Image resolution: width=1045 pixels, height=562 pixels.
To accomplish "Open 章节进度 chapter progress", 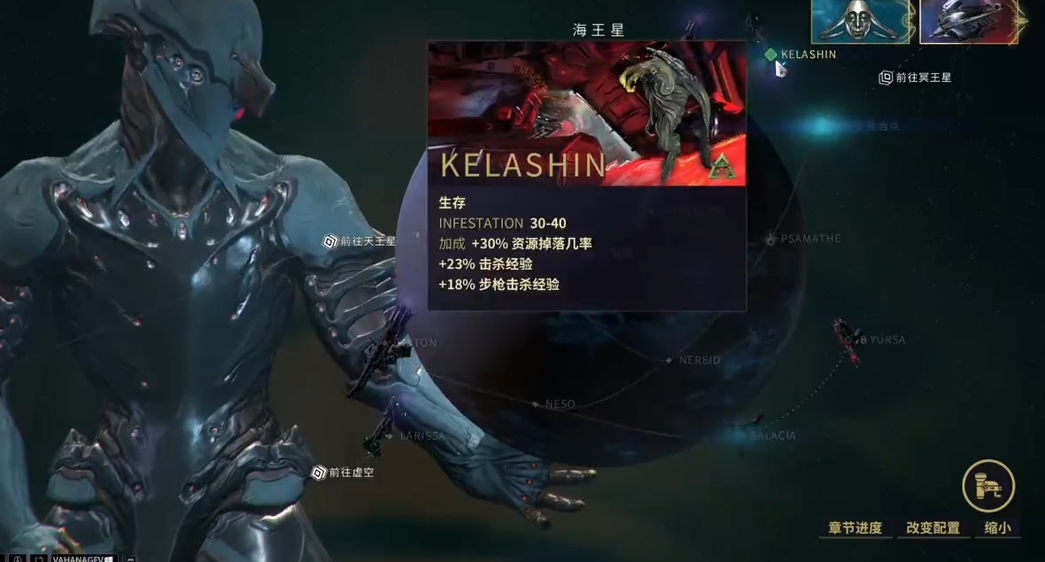I will click(855, 528).
